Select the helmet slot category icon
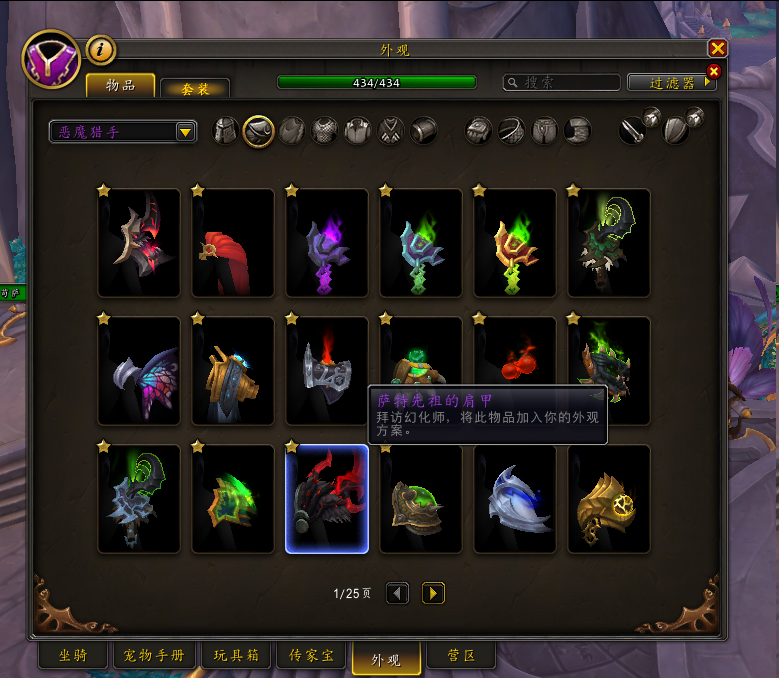779x678 pixels. (x=227, y=131)
